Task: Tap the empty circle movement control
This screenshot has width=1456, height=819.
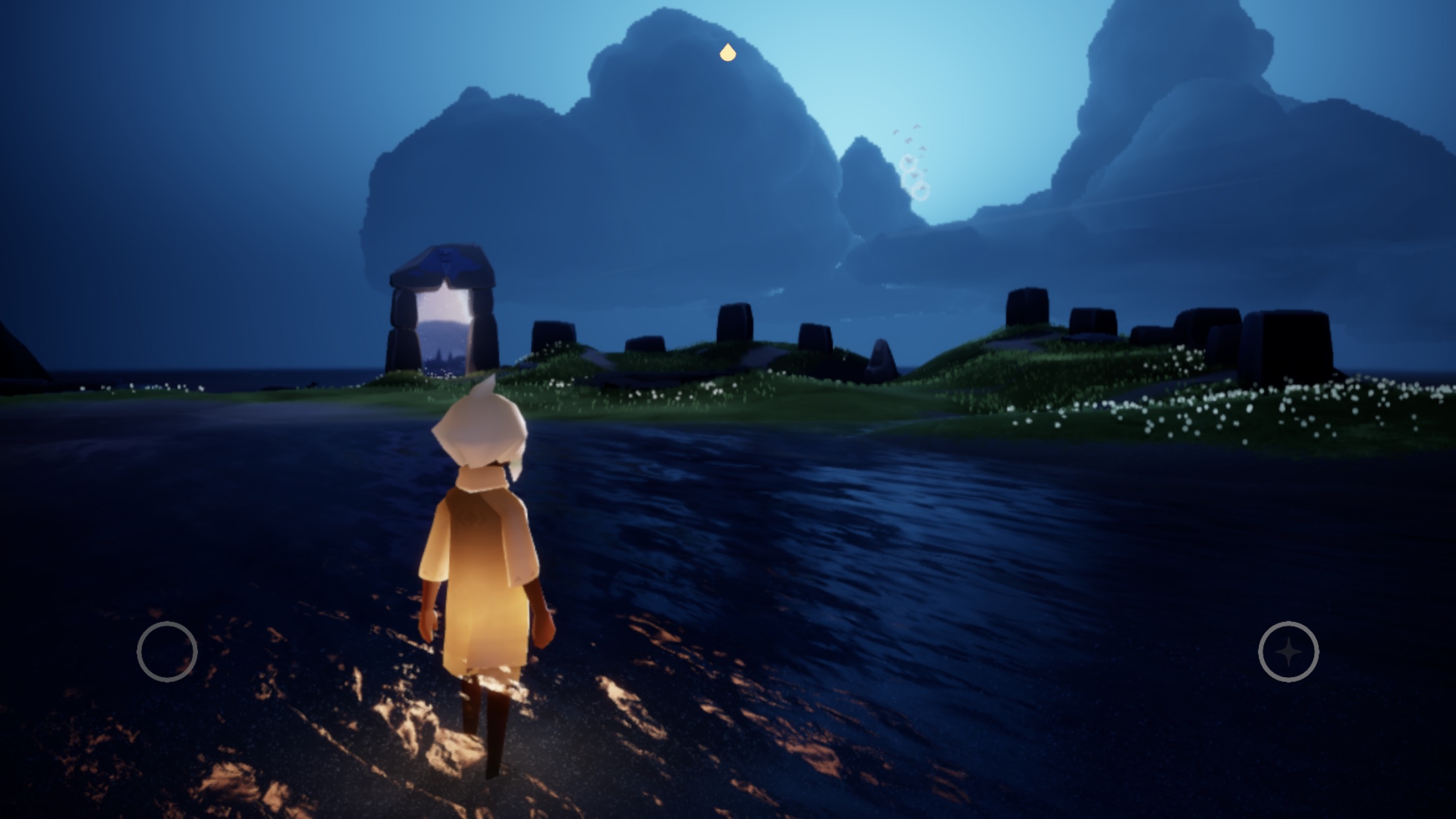Action: click(167, 652)
